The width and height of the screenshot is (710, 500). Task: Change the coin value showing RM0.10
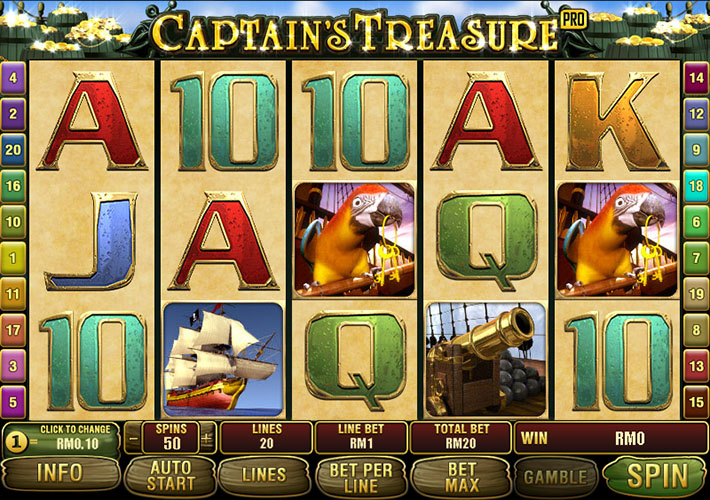tap(60, 437)
